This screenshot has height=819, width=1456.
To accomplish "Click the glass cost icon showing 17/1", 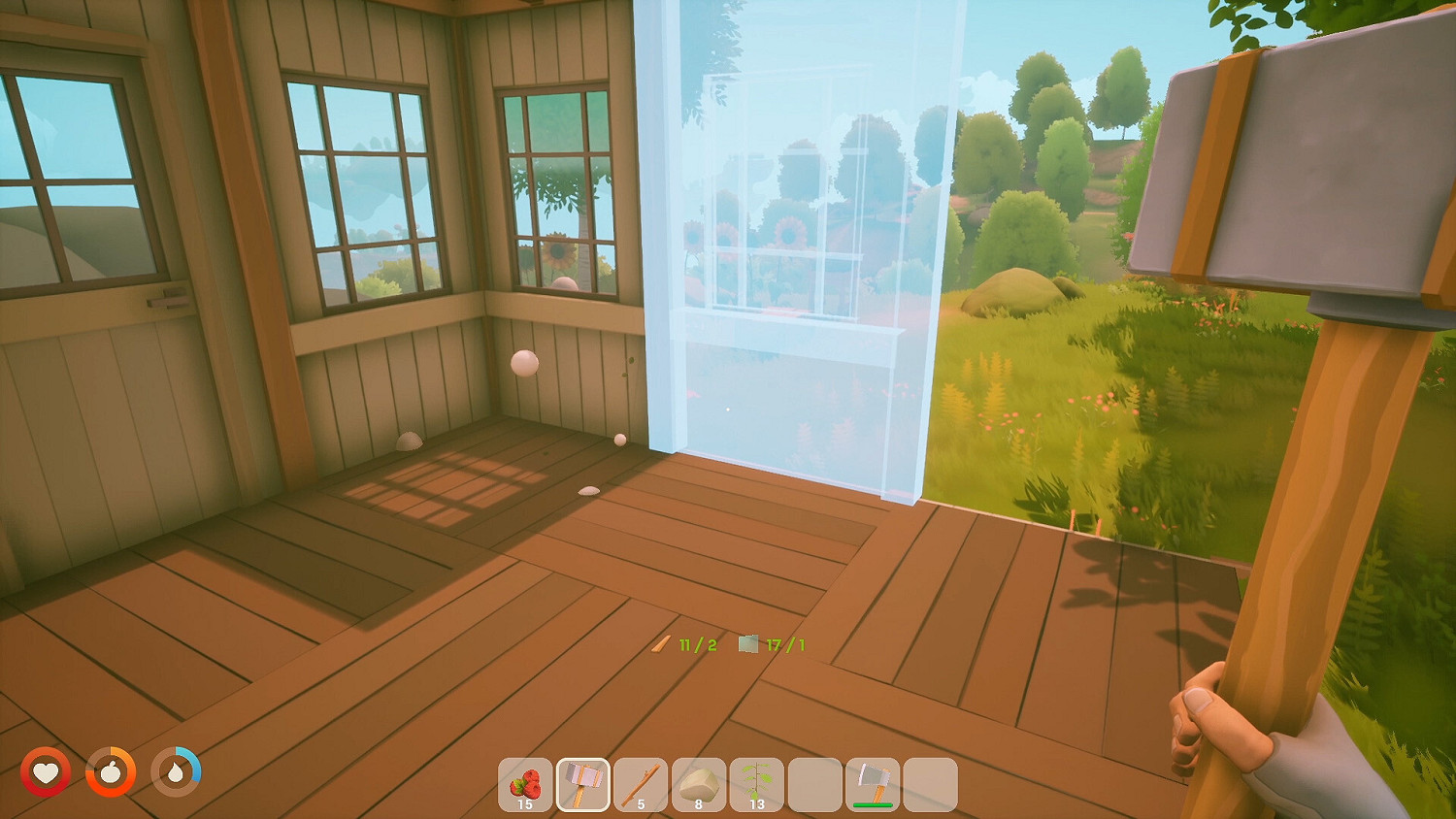I will tap(747, 642).
